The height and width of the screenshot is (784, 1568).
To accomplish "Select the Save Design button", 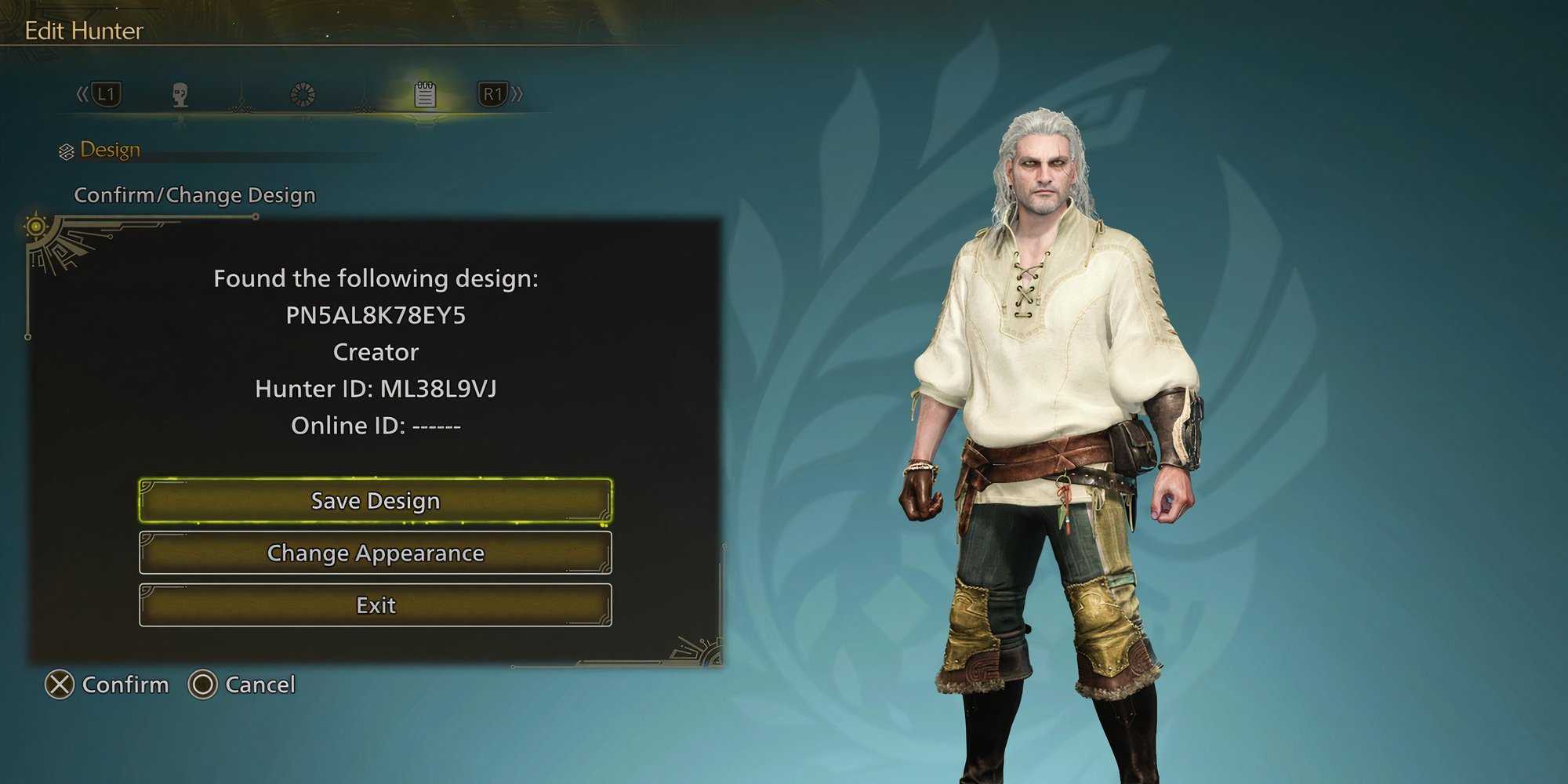I will (x=375, y=500).
